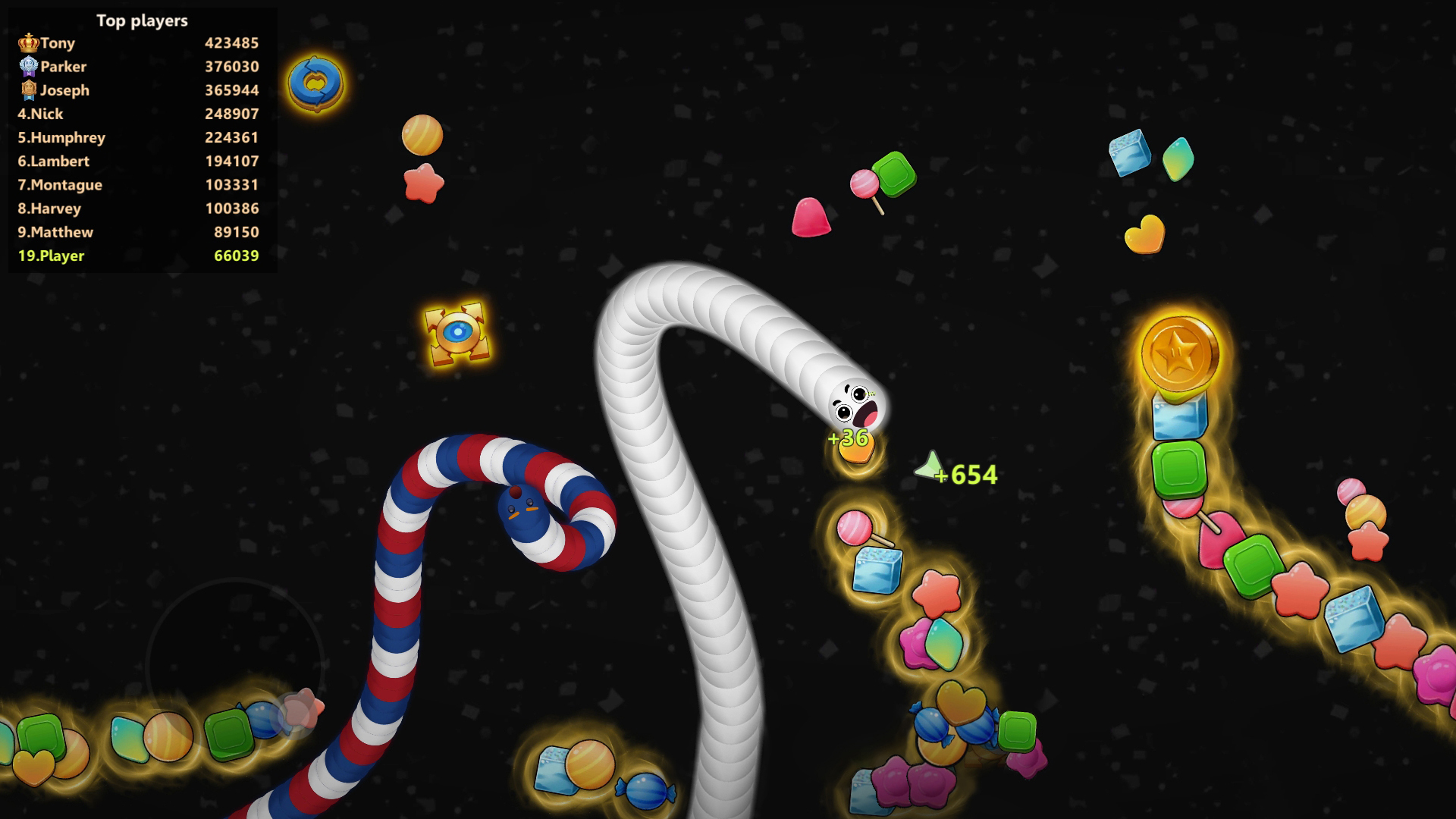Click the white snake's face

pos(851,404)
